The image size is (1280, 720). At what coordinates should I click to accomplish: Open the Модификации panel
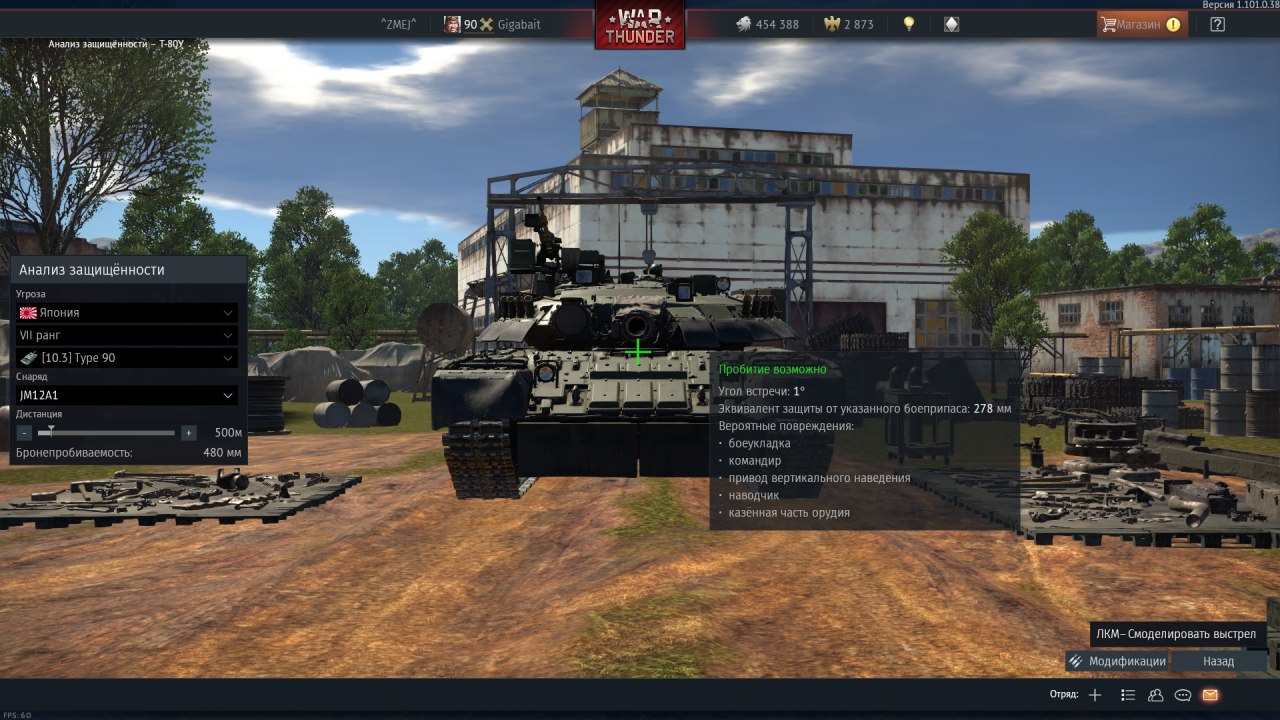1117,661
